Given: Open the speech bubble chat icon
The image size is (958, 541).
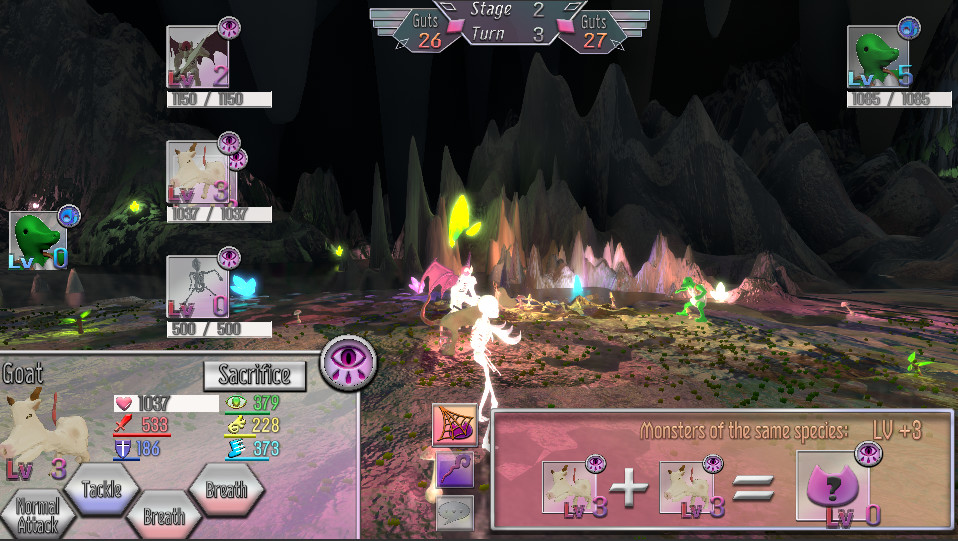Looking at the screenshot, I should tap(453, 512).
